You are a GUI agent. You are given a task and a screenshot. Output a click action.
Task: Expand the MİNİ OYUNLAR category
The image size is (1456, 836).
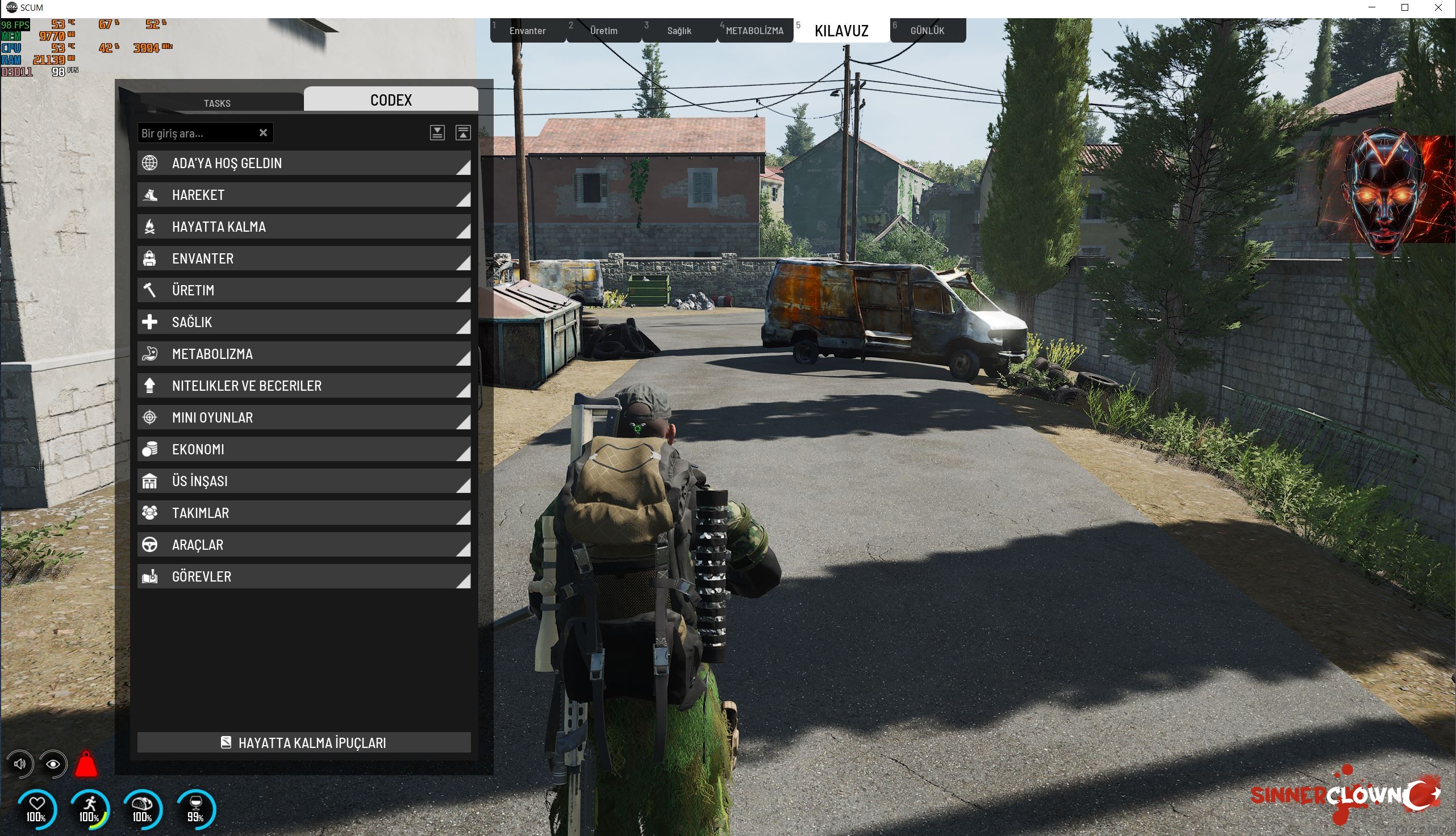point(304,417)
